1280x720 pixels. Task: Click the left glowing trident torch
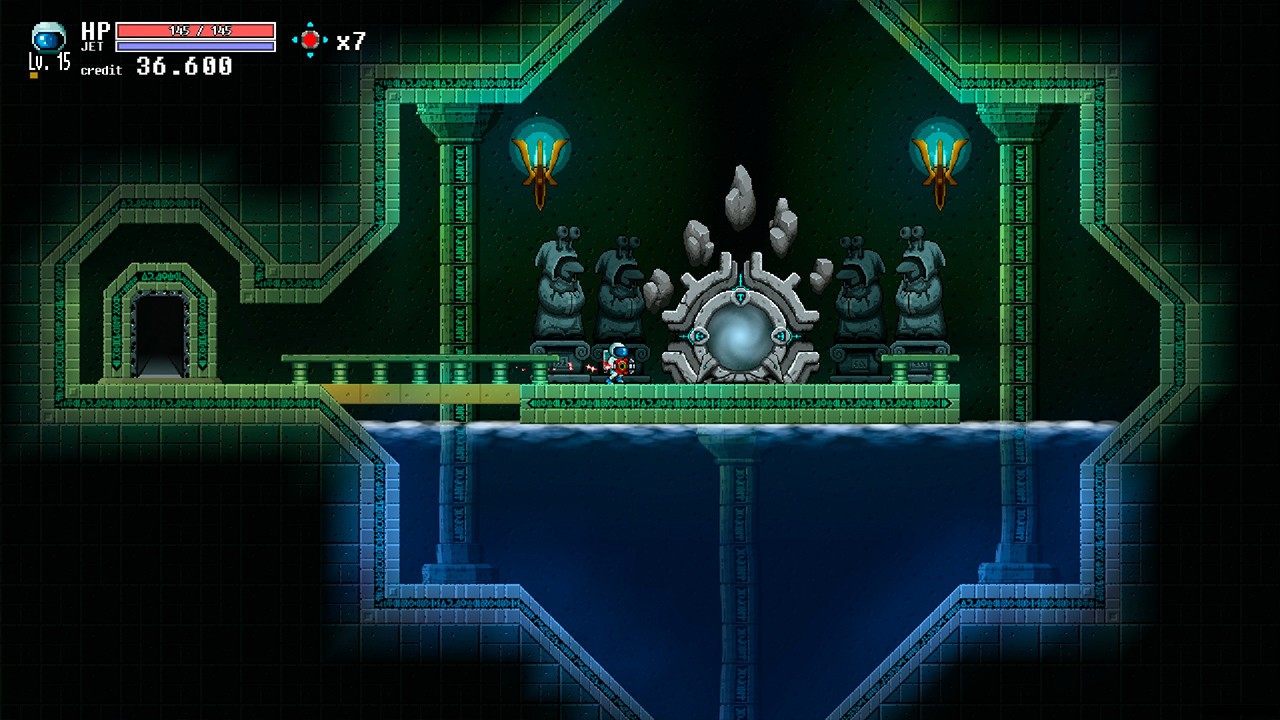[x=538, y=160]
